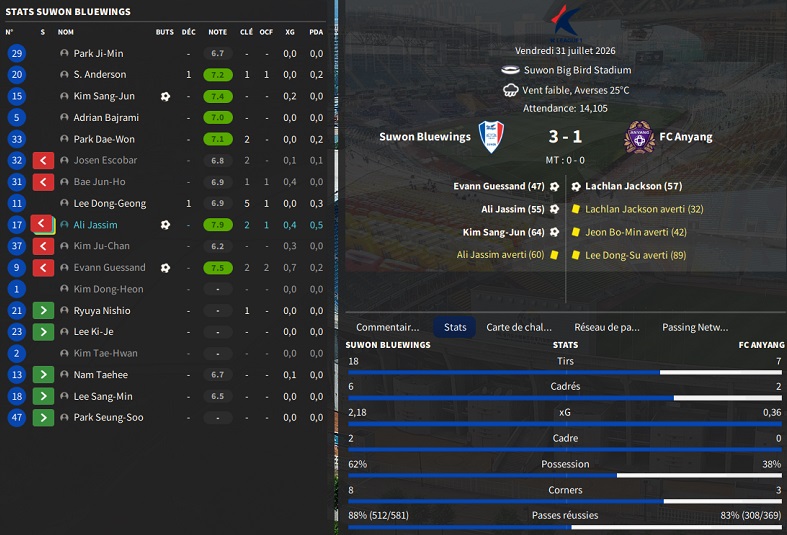Select Lee Dong-Geong's row
Viewport: 787px width, 535px height.
[110, 203]
